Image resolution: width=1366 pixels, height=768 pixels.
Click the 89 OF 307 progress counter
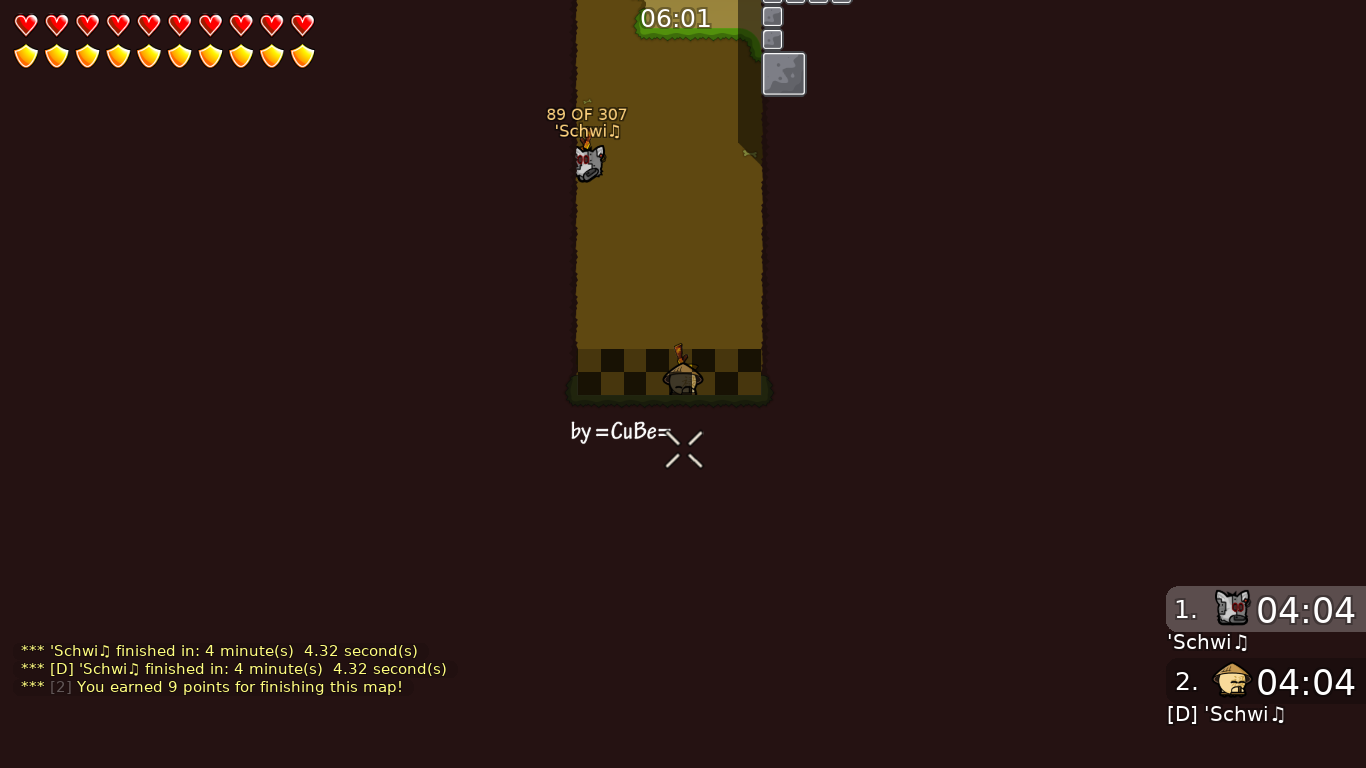tap(586, 114)
